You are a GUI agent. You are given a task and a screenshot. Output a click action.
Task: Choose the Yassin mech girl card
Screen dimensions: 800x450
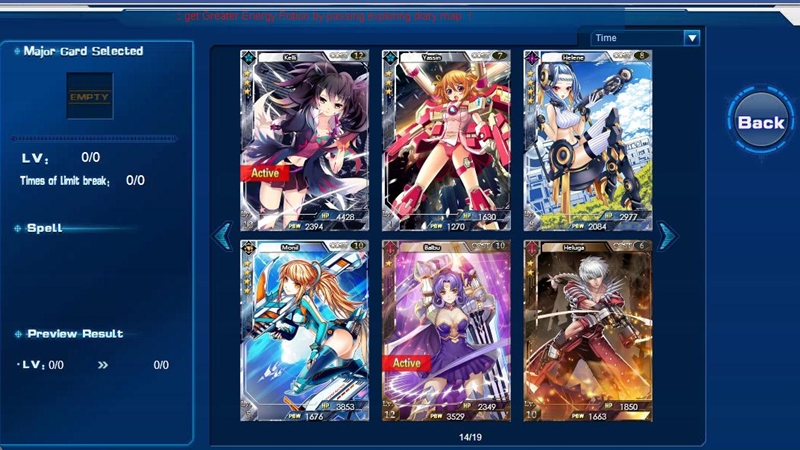click(x=446, y=140)
